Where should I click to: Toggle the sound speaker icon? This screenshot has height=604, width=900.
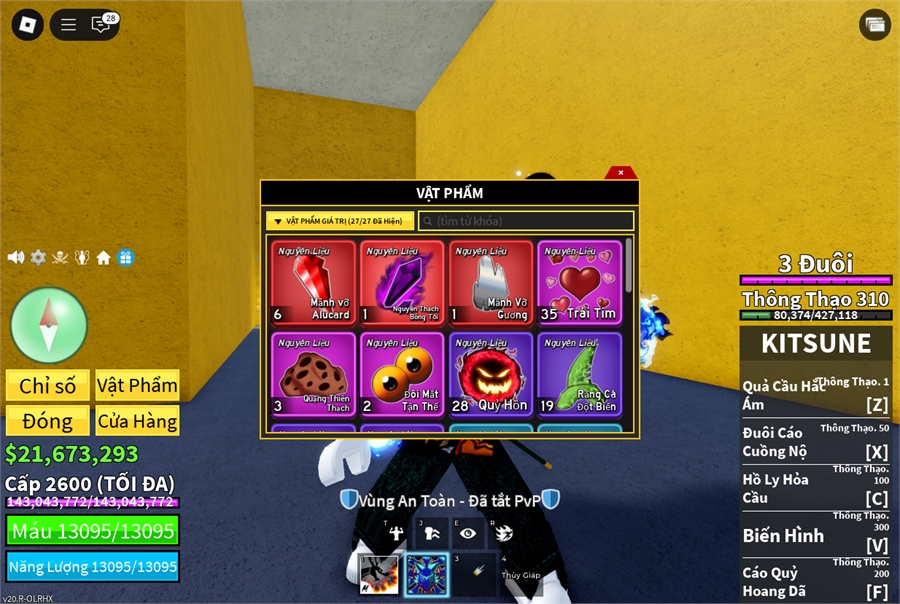[16, 258]
